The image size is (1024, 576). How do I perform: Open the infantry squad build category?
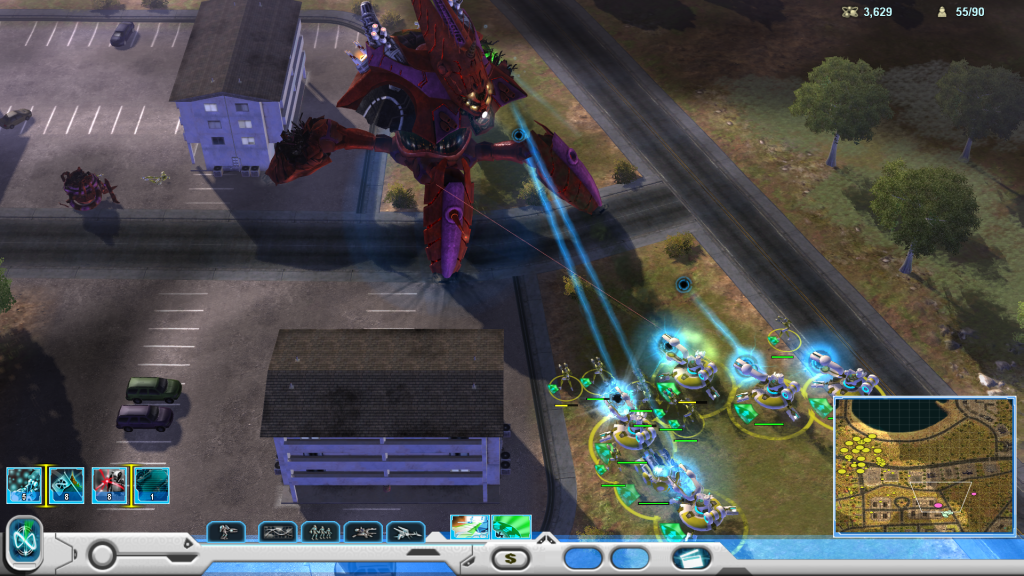pyautogui.click(x=320, y=532)
